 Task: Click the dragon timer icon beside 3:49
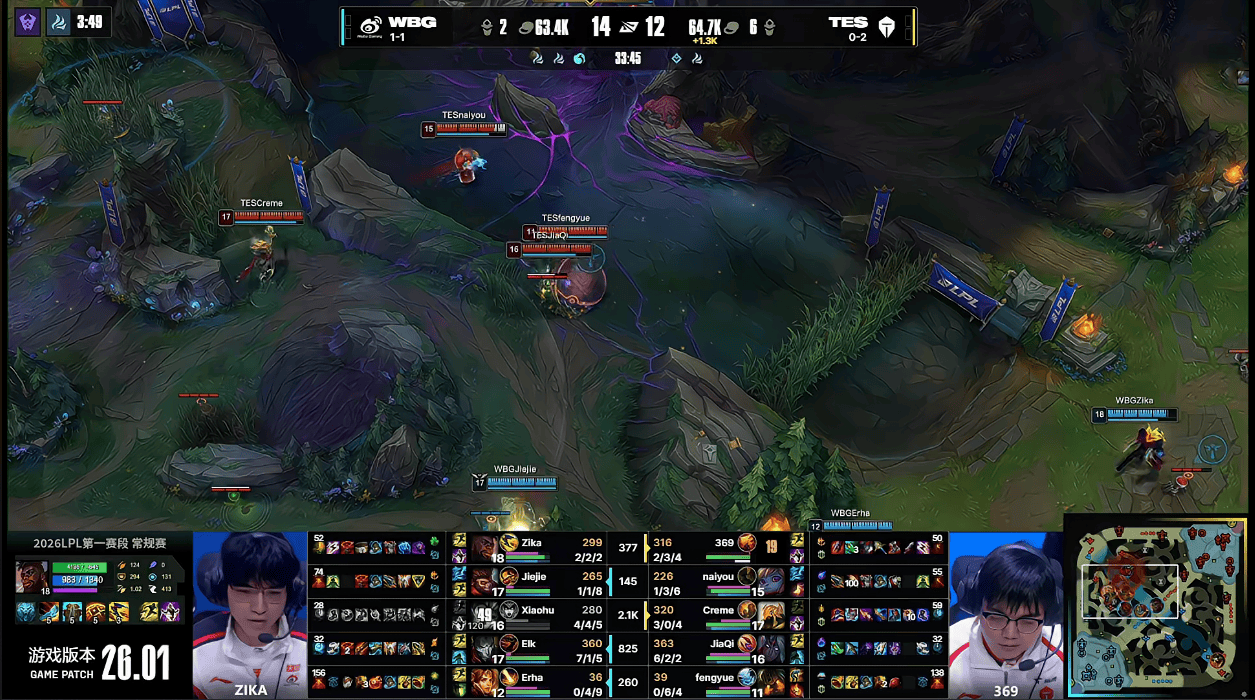click(x=58, y=21)
